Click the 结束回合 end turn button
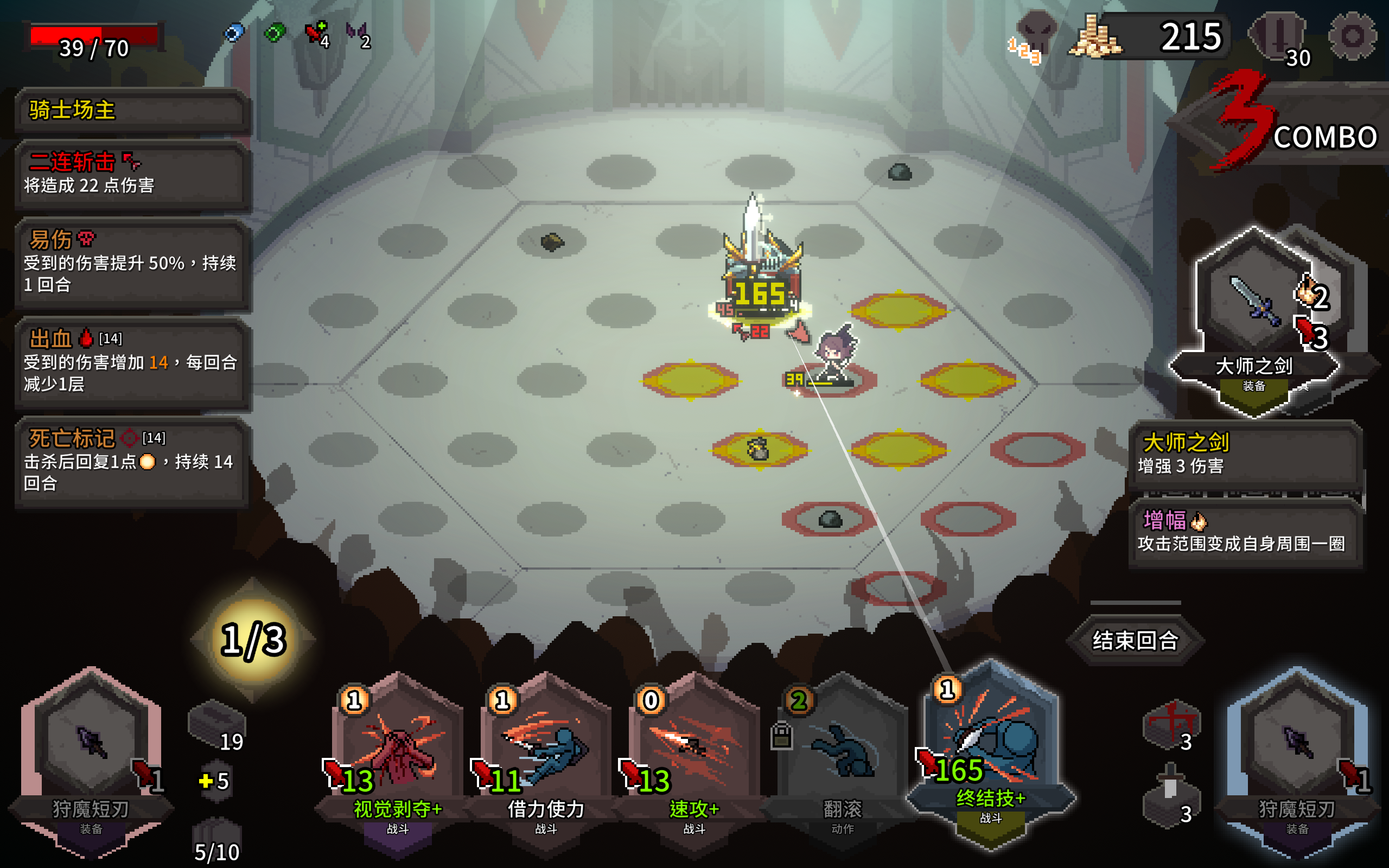 (1135, 640)
